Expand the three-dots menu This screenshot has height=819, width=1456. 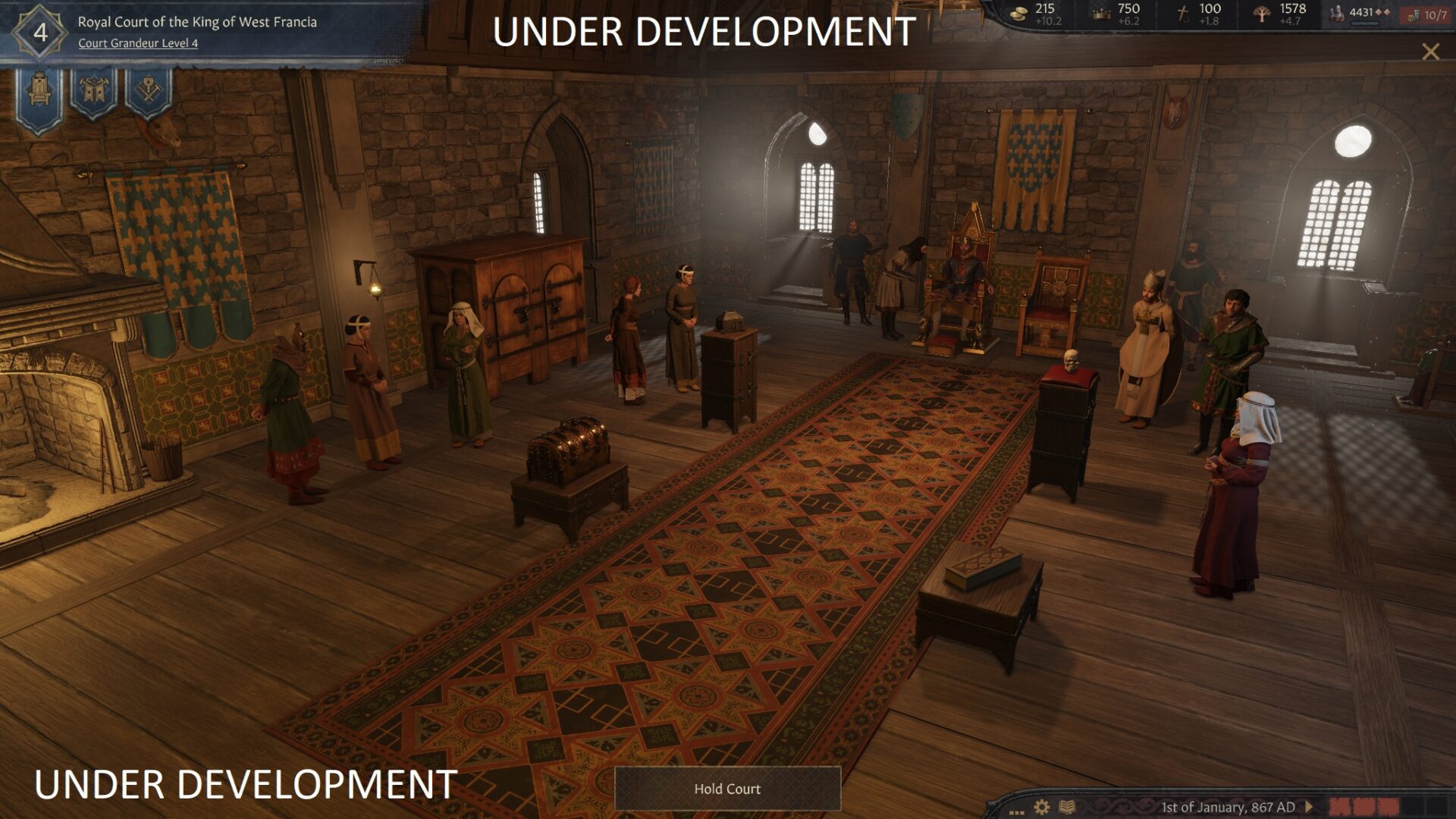pyautogui.click(x=1016, y=810)
